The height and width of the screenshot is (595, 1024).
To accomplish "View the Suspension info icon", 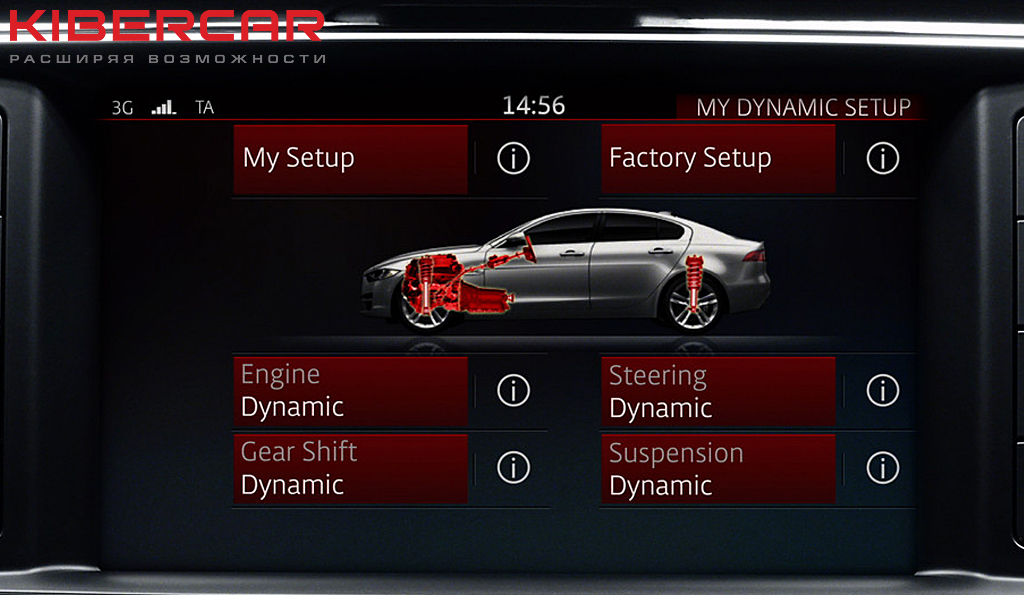I will [x=882, y=468].
